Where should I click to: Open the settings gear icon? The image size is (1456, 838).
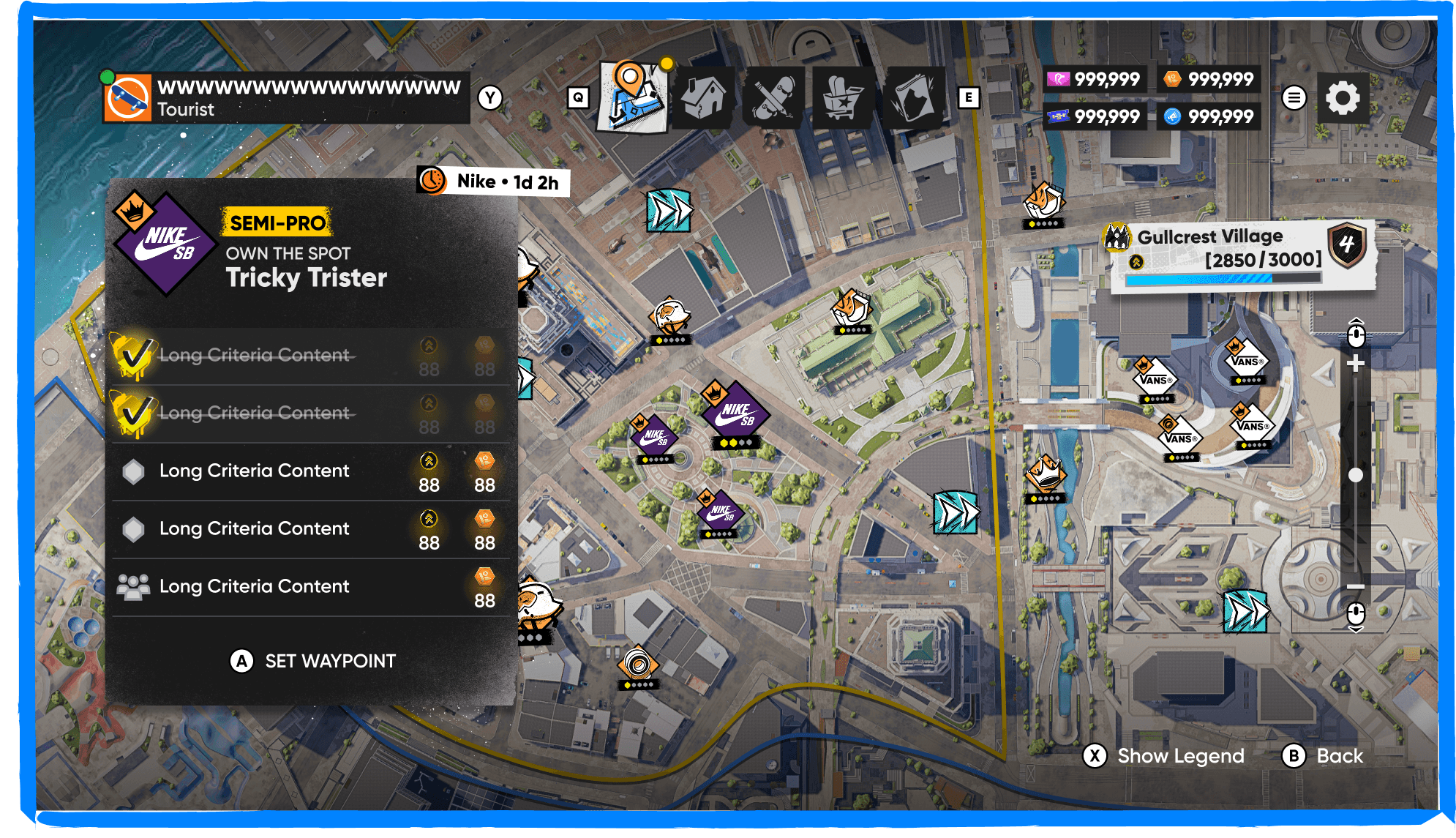point(1342,98)
